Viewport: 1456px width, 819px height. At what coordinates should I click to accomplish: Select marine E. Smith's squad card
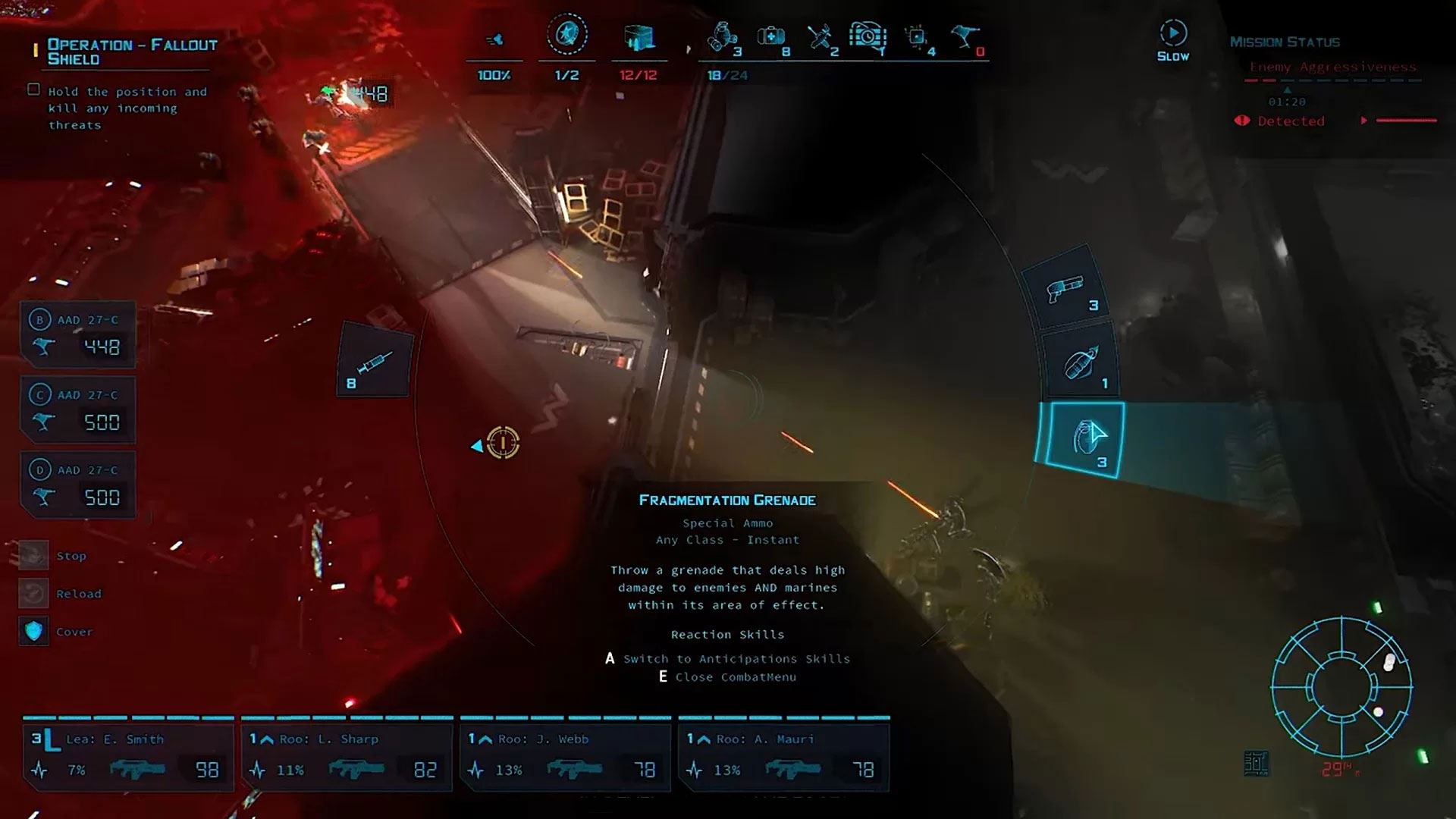pos(127,756)
